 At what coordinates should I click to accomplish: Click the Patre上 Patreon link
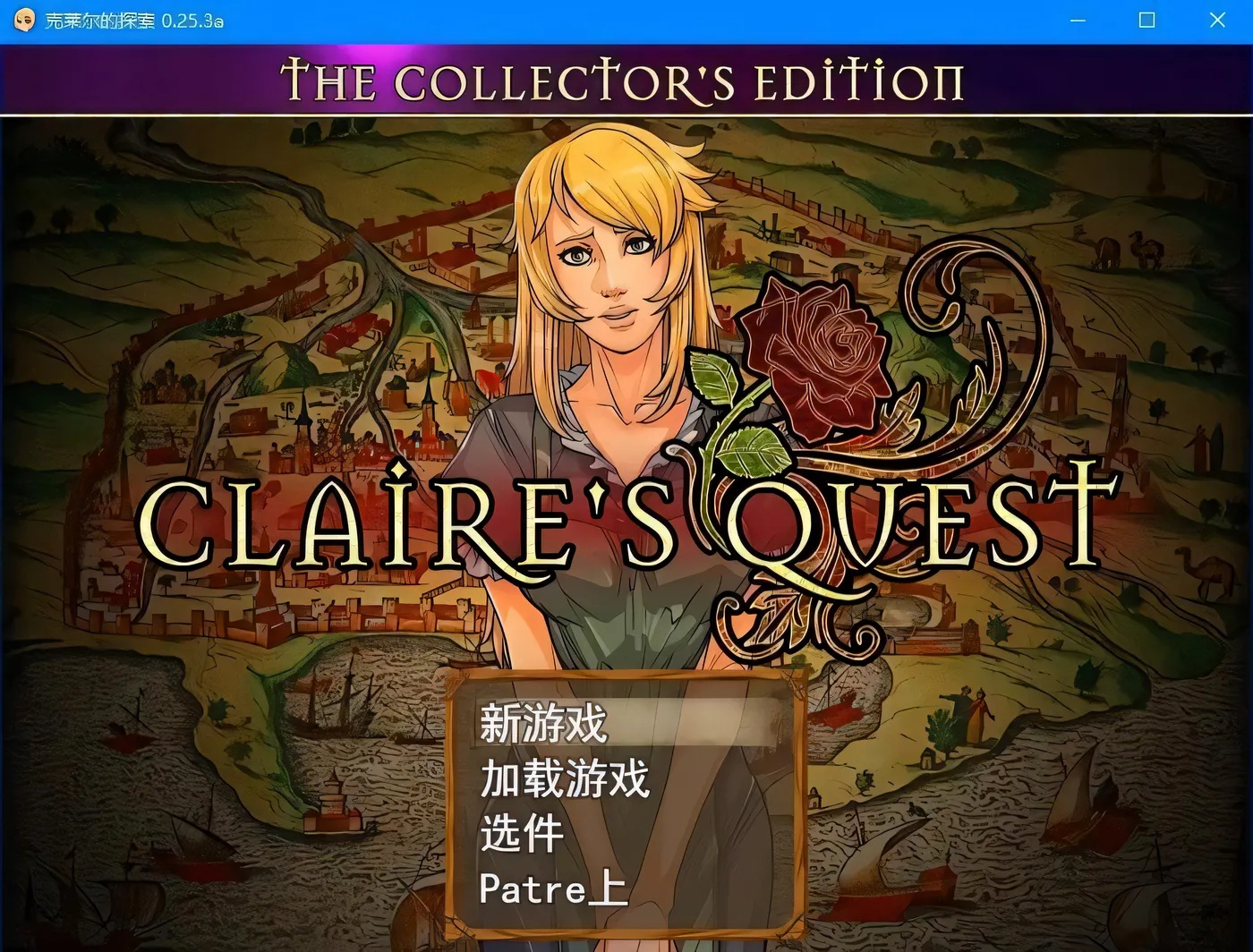(x=553, y=888)
